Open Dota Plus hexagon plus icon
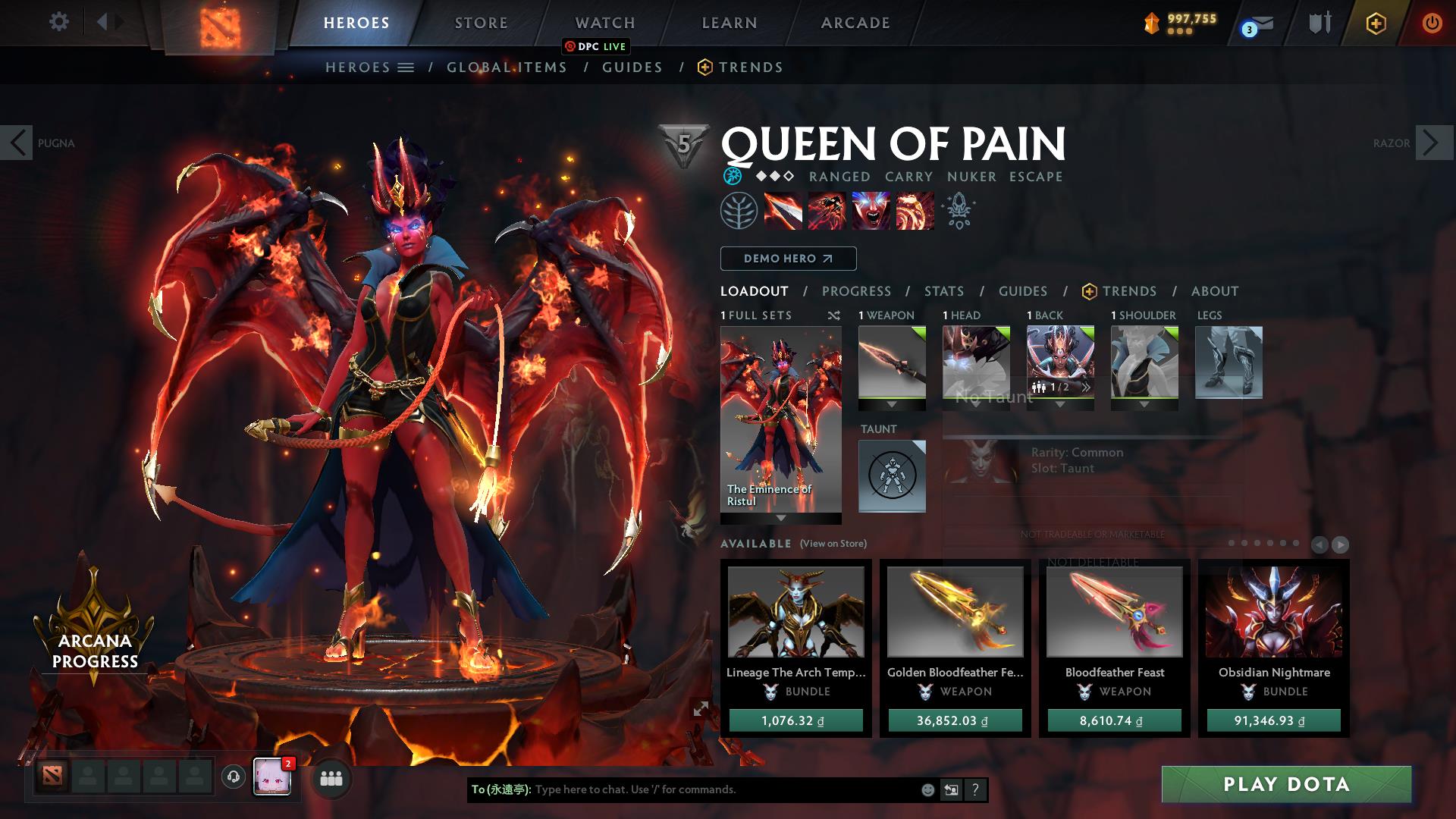The image size is (1456, 819). (x=1378, y=23)
